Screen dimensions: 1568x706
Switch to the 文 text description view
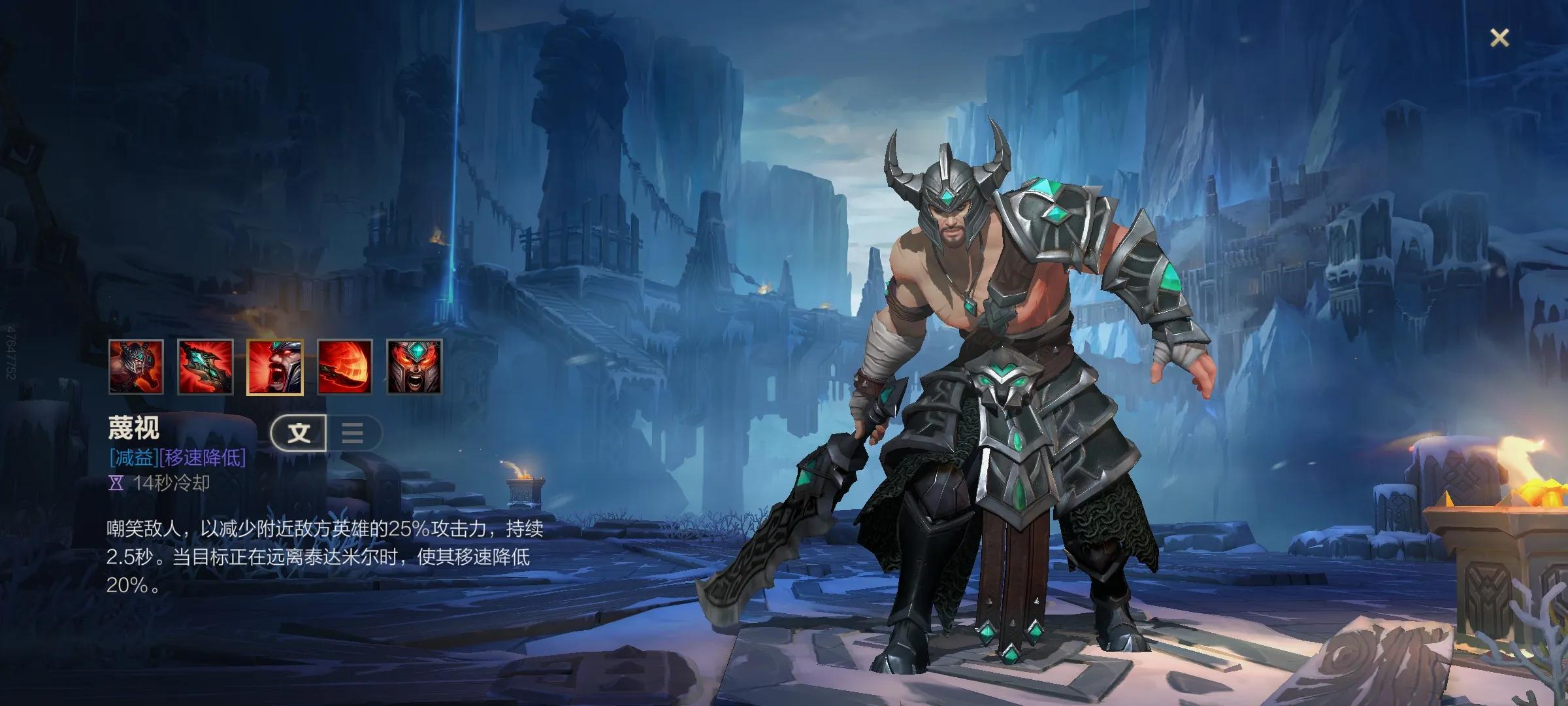(299, 433)
